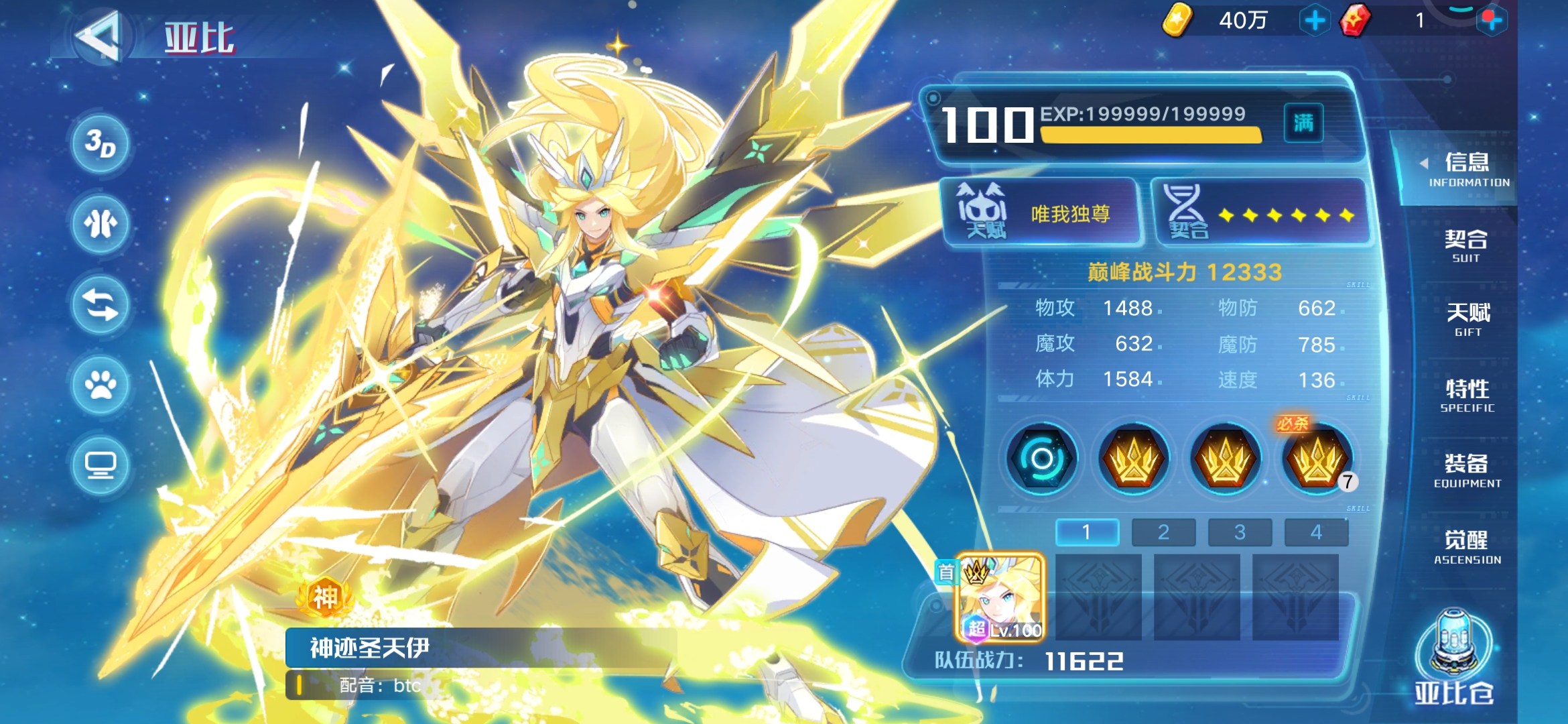Tap the swap arrows icon

tap(101, 304)
